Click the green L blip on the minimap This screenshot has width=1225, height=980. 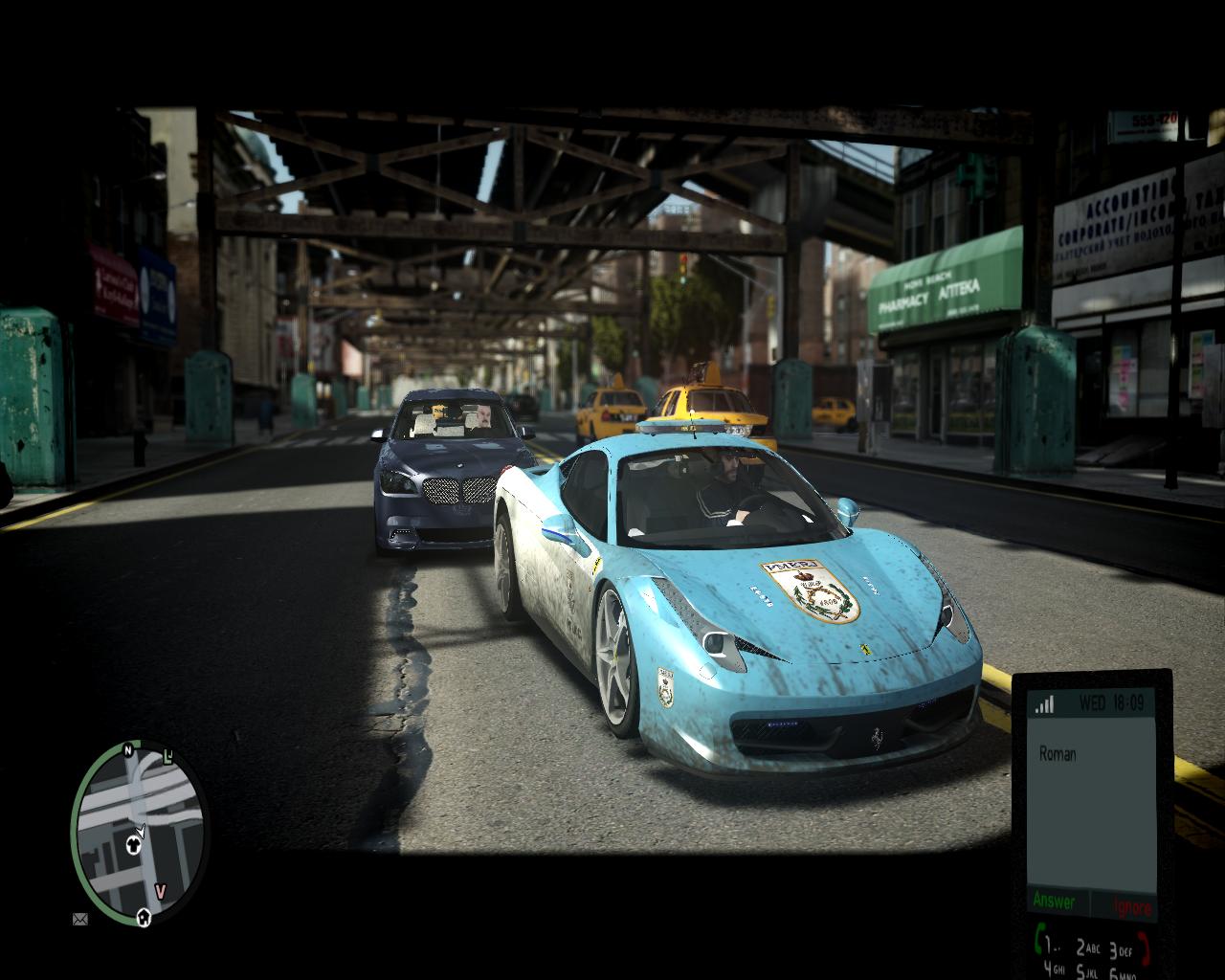click(x=168, y=757)
